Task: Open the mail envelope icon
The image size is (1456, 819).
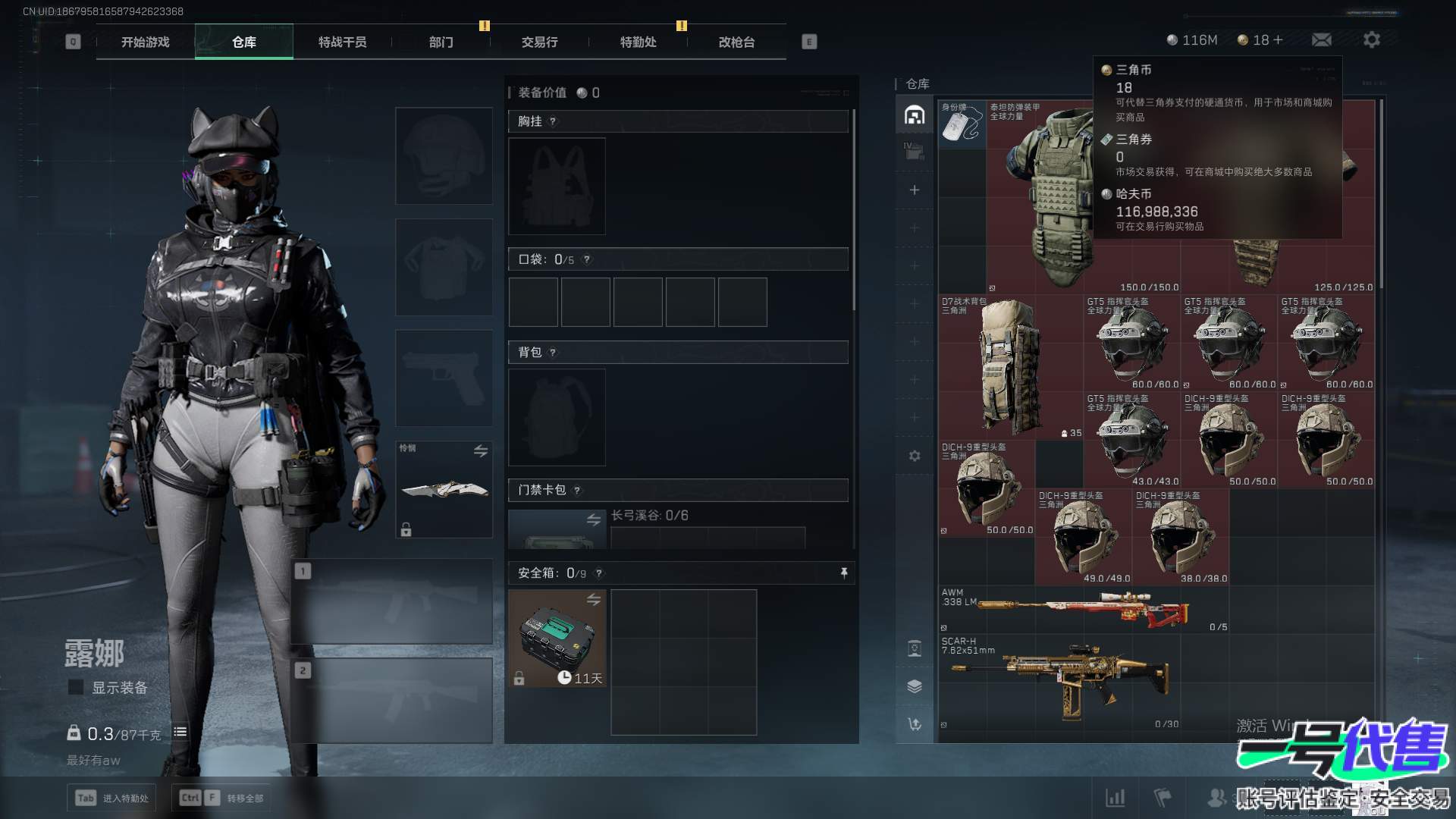Action: tap(1322, 39)
